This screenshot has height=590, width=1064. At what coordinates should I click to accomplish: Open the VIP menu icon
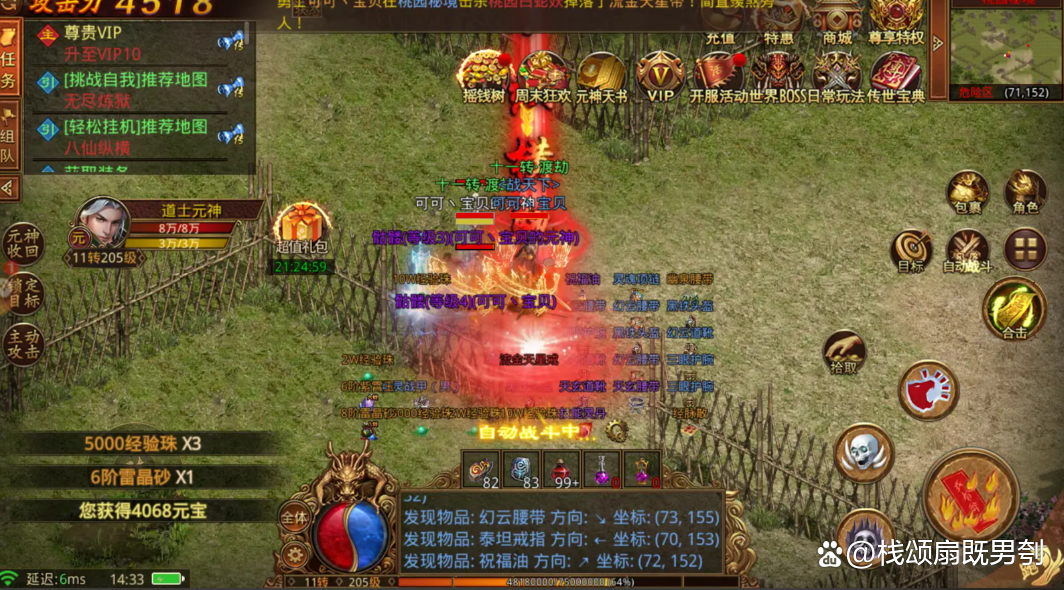coord(660,77)
